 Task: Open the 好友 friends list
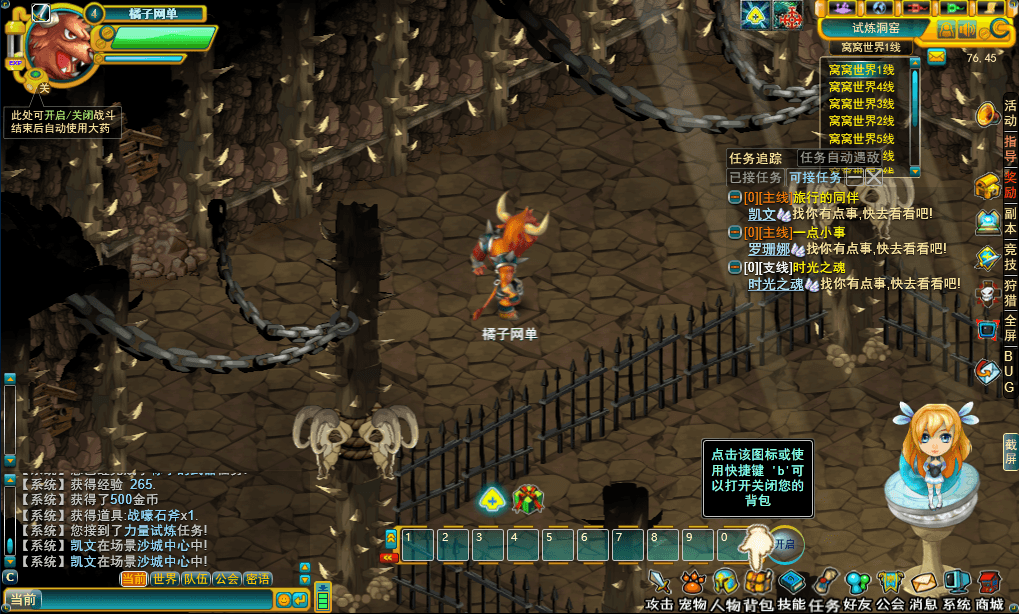click(857, 583)
